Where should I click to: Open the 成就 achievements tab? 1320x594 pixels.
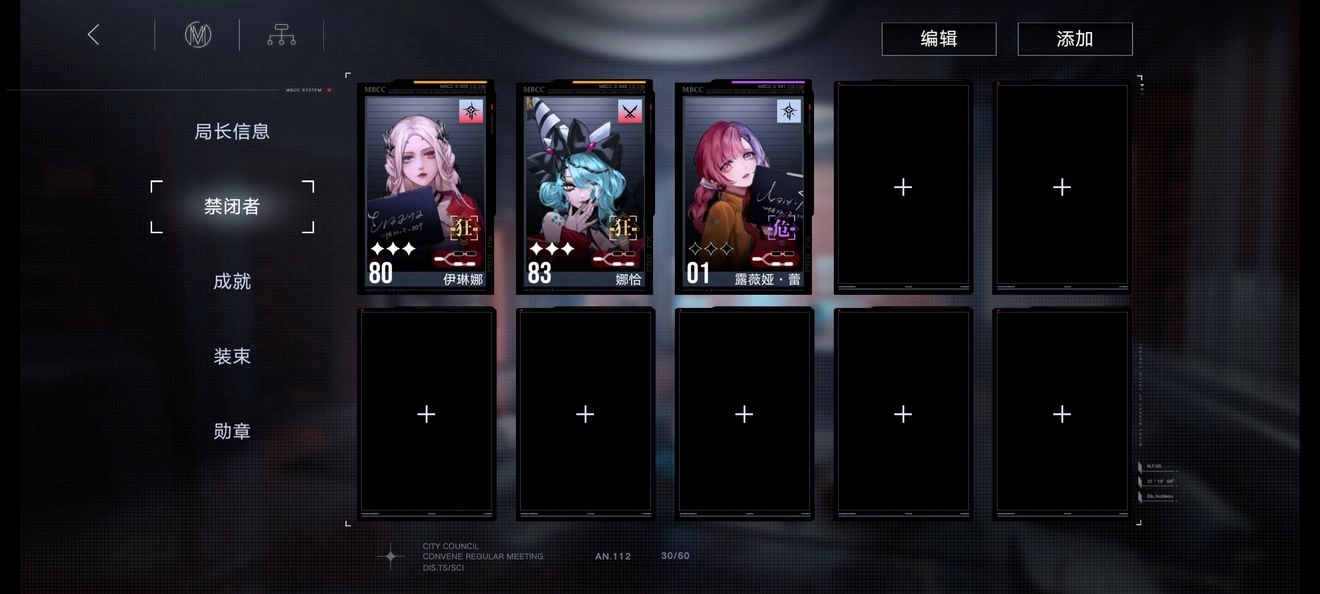pos(232,281)
